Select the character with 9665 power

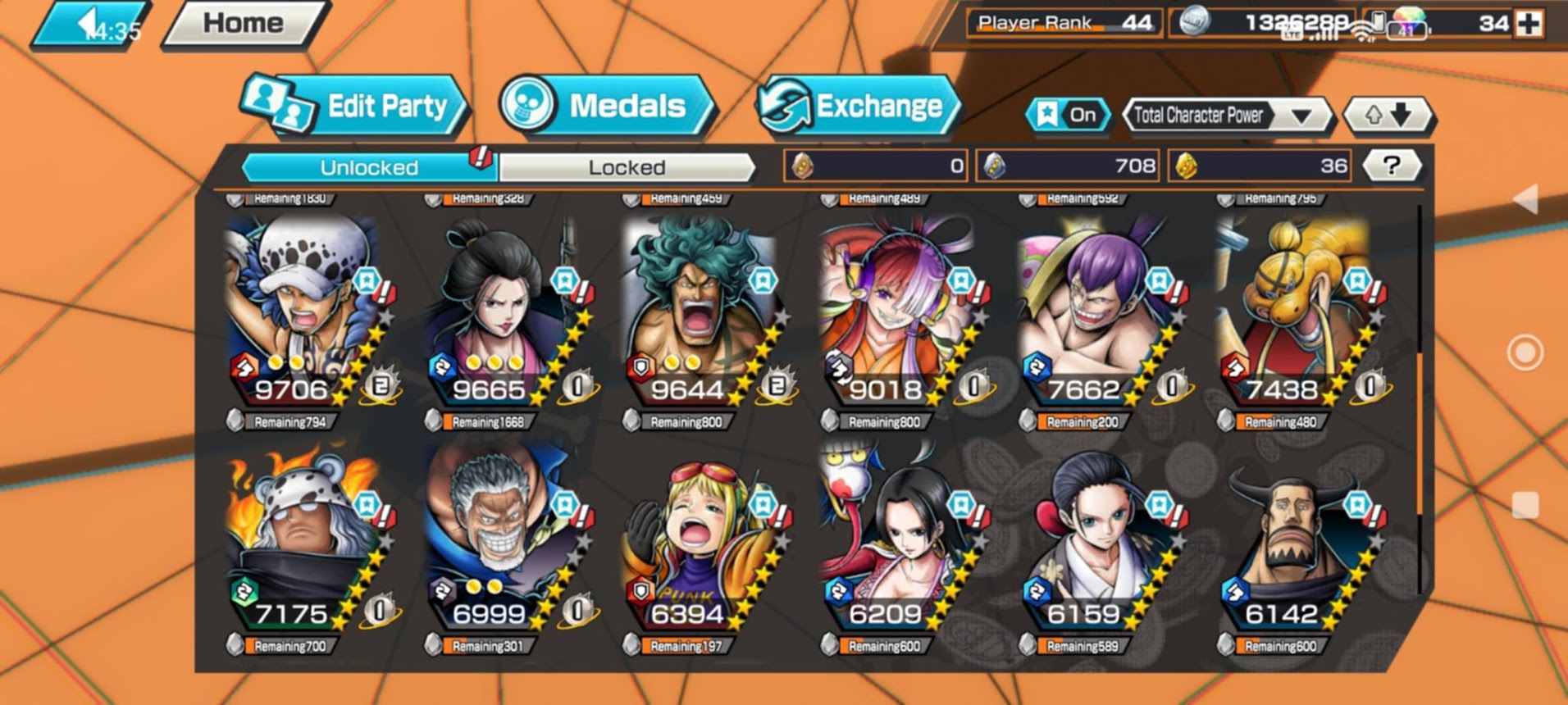pos(502,312)
